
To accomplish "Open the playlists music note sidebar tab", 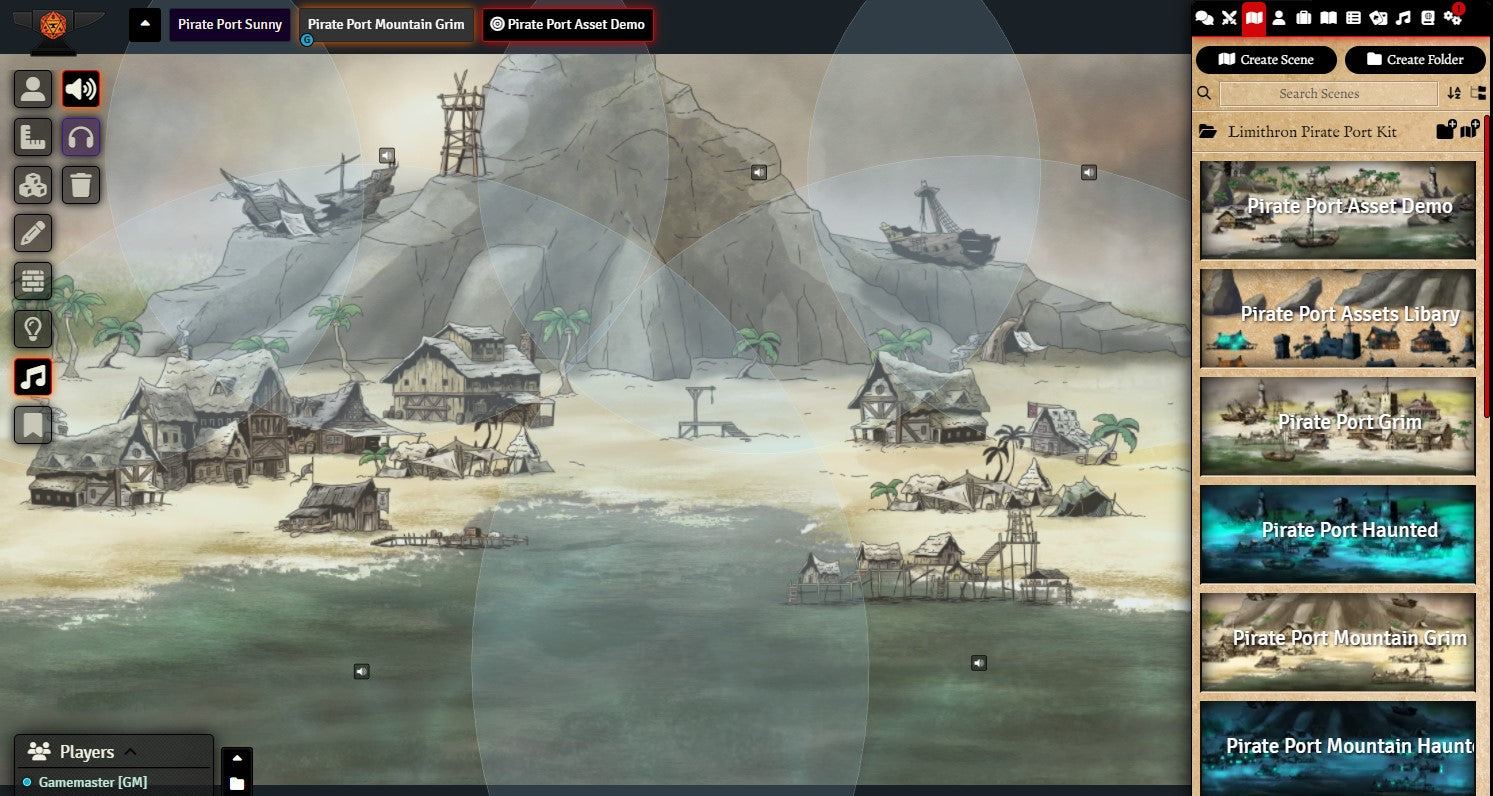I will pos(1403,18).
